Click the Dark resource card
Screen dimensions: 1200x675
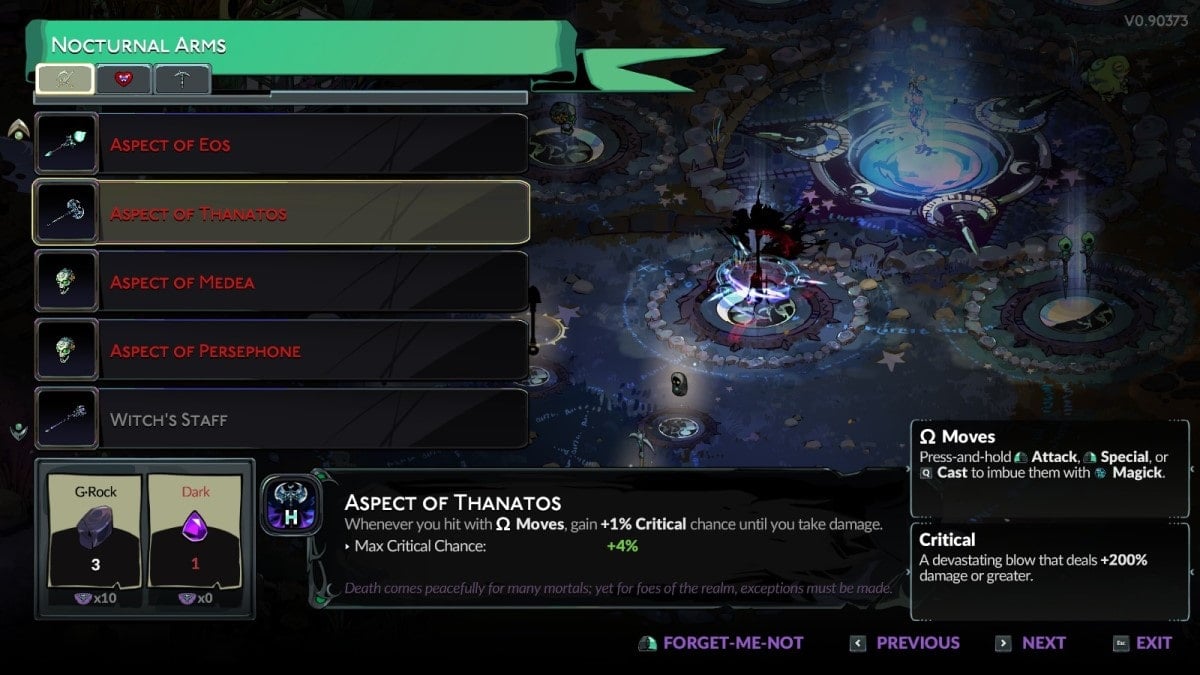(195, 538)
